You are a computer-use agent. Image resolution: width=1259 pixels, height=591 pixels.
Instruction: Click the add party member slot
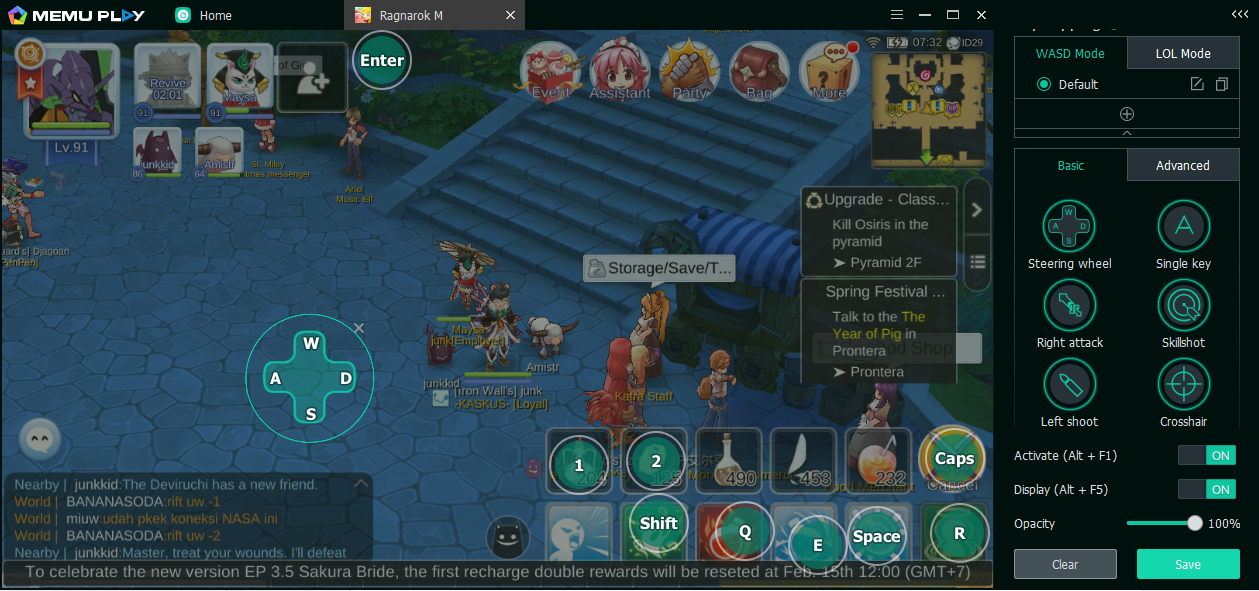(x=312, y=78)
